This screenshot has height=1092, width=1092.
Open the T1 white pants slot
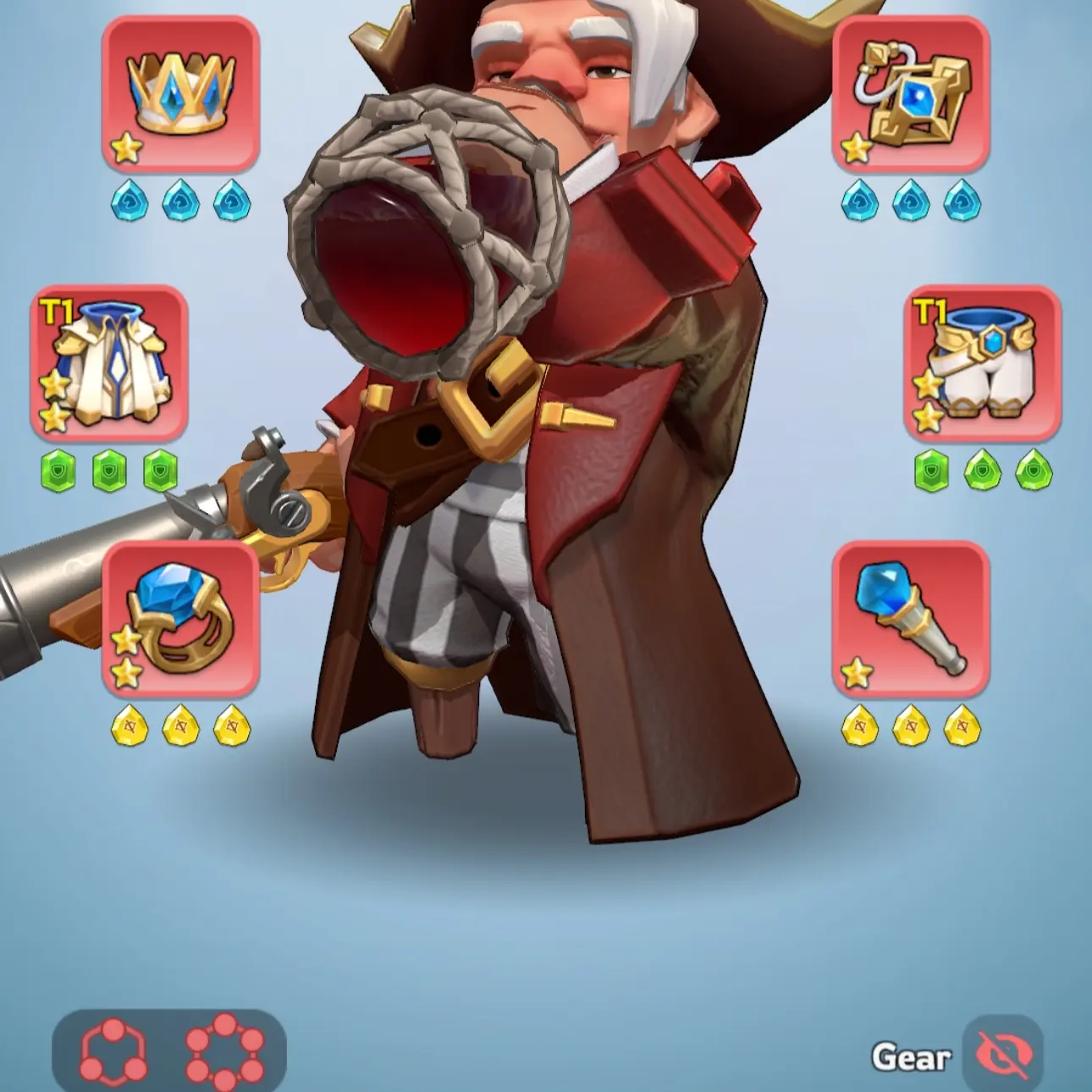point(984,364)
